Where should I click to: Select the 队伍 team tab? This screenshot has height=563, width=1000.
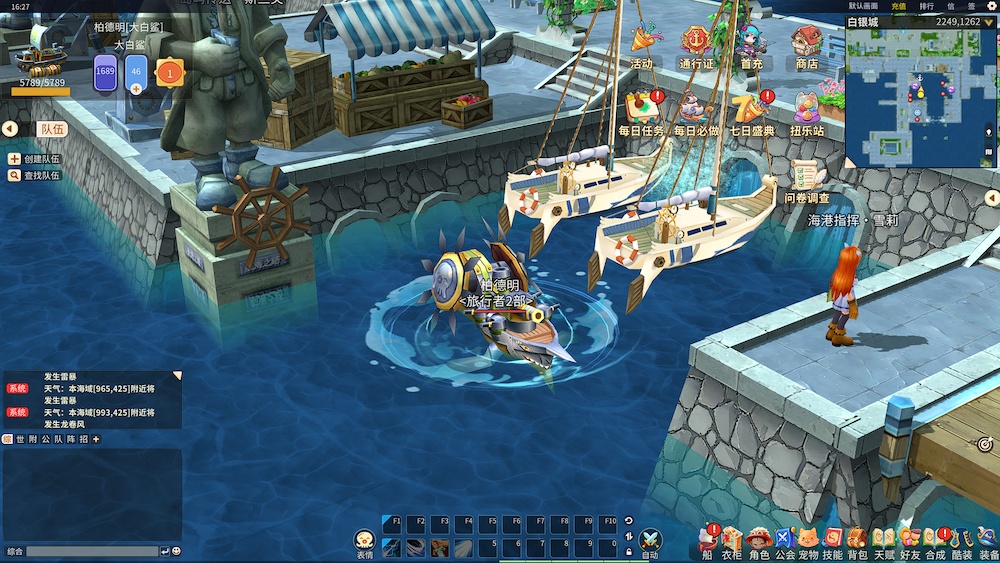tap(52, 129)
